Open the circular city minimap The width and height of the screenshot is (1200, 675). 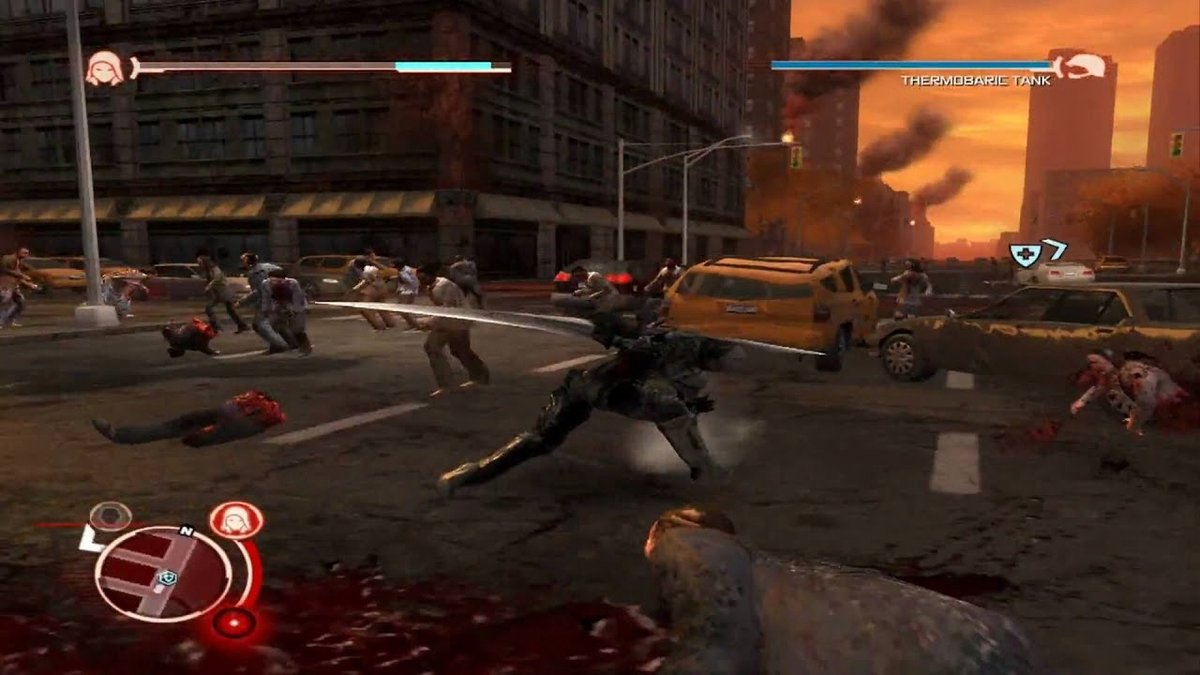pos(160,573)
